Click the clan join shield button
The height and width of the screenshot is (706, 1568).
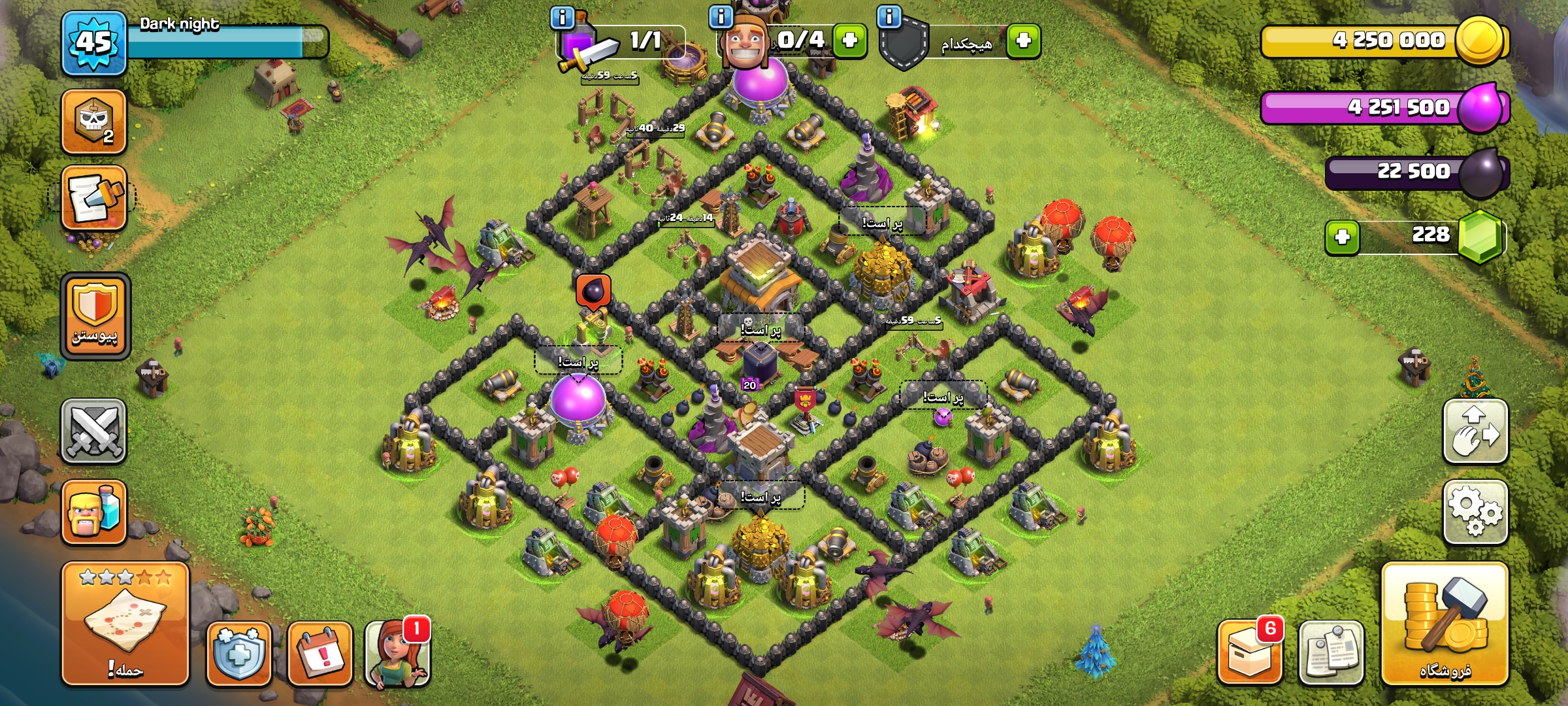click(95, 316)
